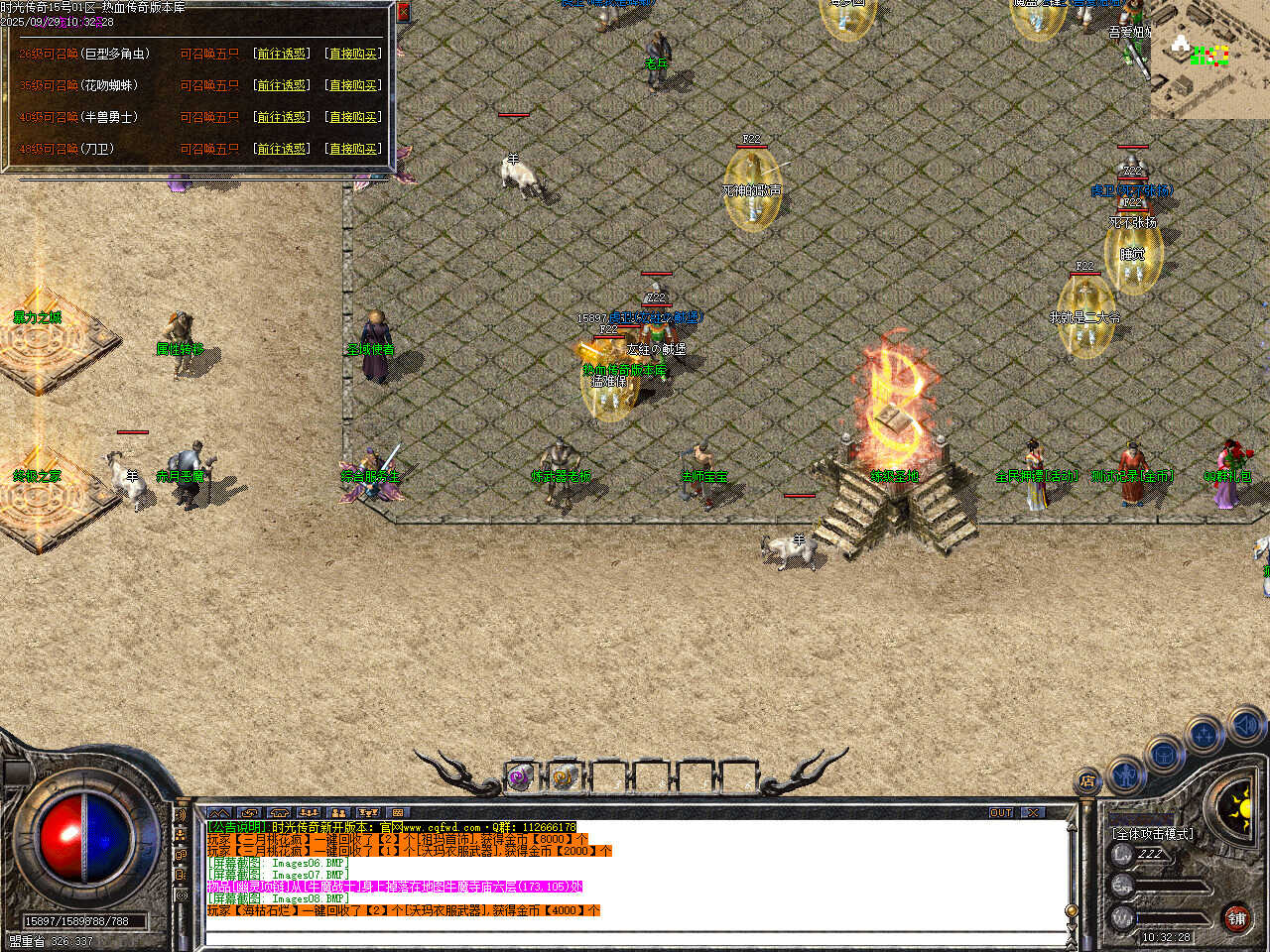Image resolution: width=1270 pixels, height=952 pixels.
Task: Select 前往诱惑 for 半兽勇士
Action: (282, 117)
